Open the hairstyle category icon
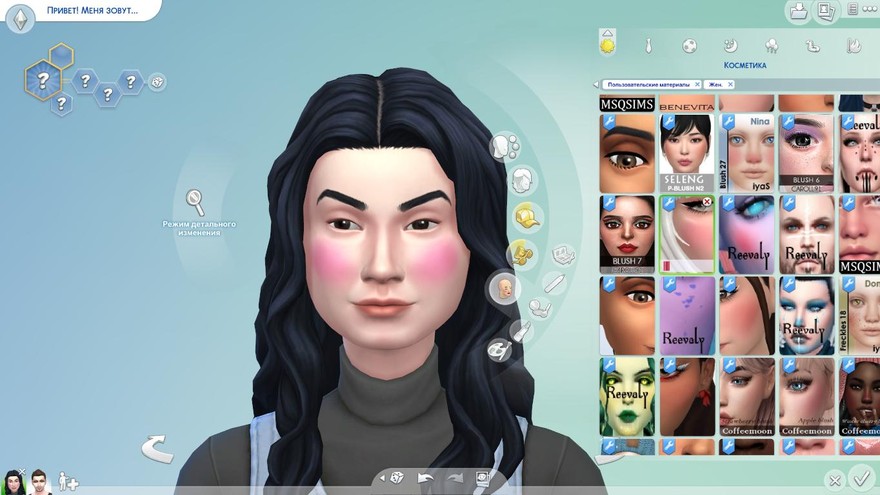Viewport: 880px width, 495px height. [x=521, y=181]
